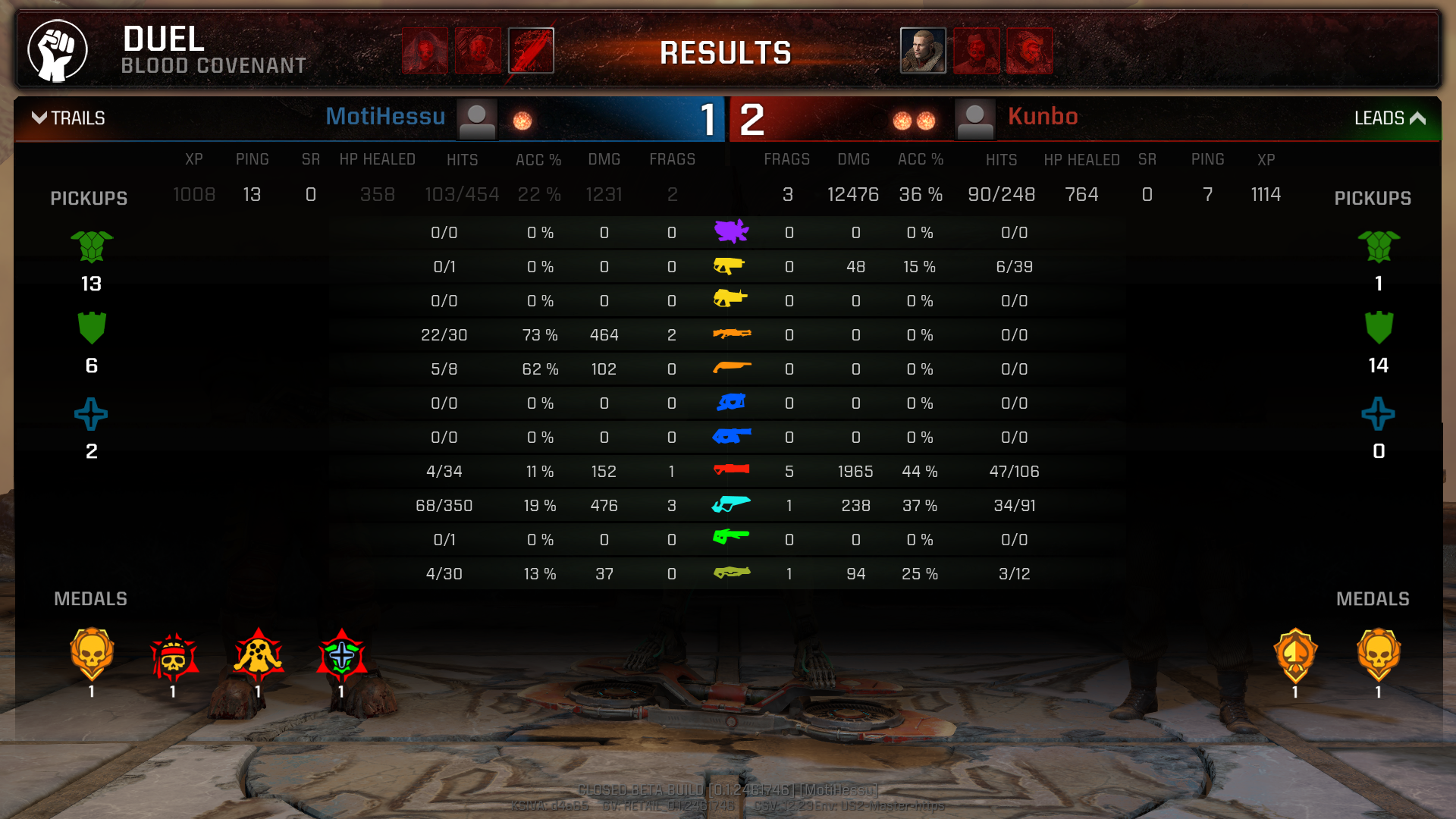Open Kunbo's profile avatar
The width and height of the screenshot is (1456, 819).
pos(974,120)
